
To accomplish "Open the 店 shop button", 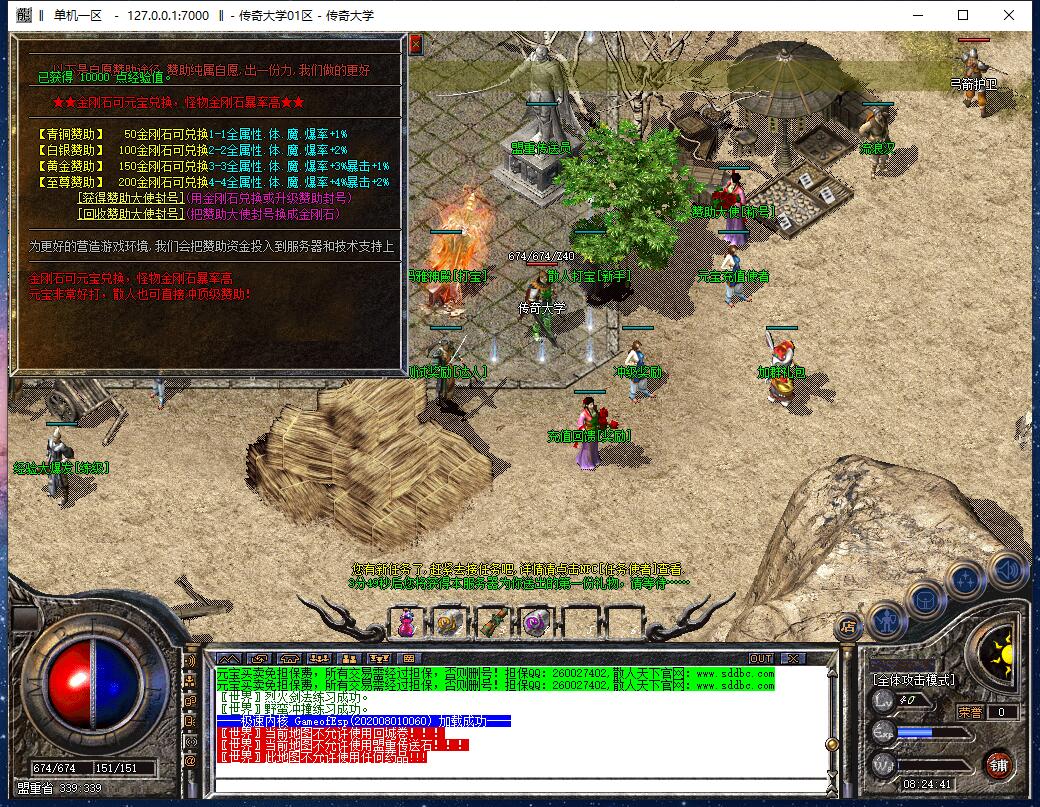I will (848, 628).
